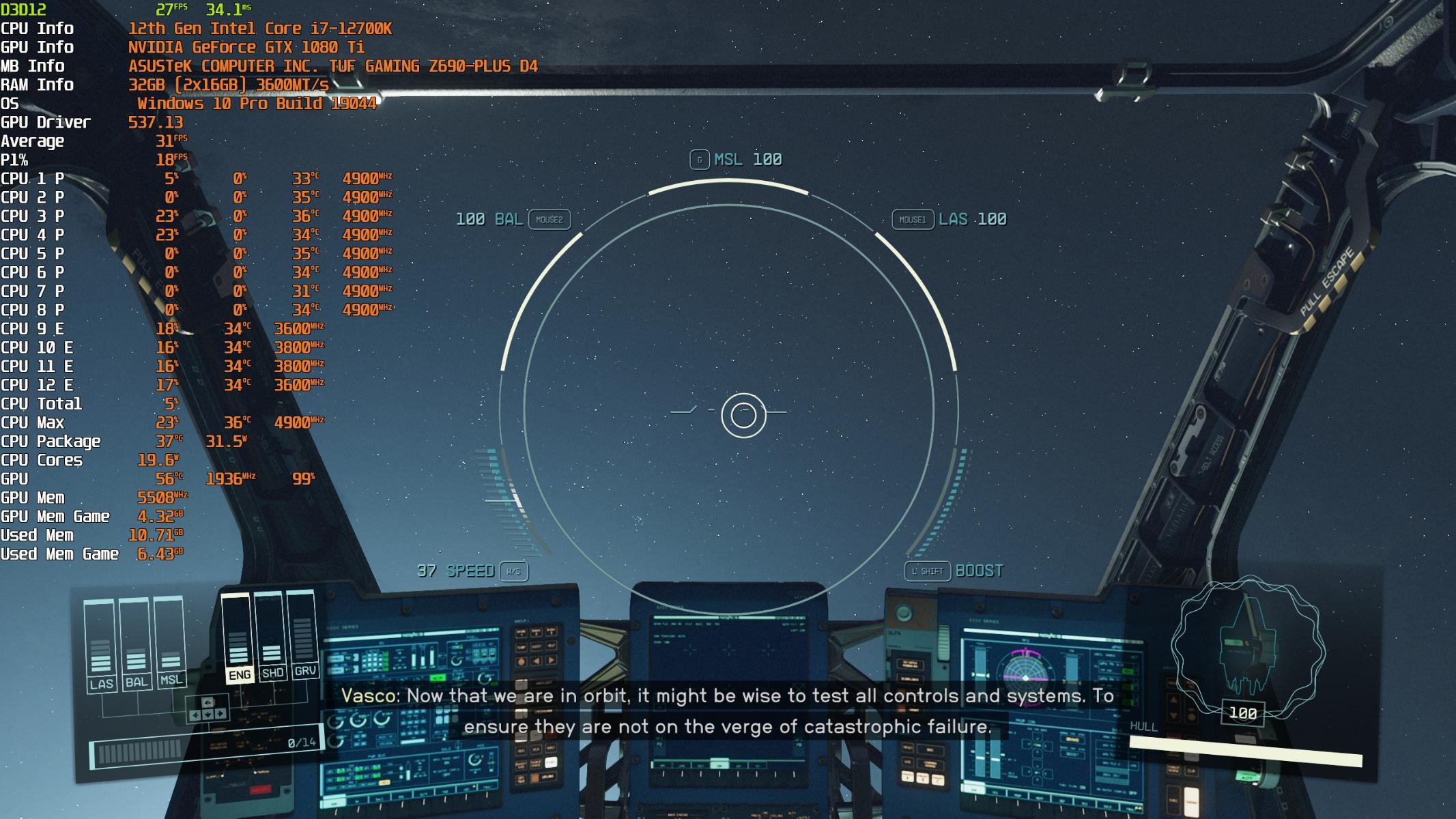The image size is (1456, 819).
Task: Select the GRV grav drive power column
Action: [304, 635]
